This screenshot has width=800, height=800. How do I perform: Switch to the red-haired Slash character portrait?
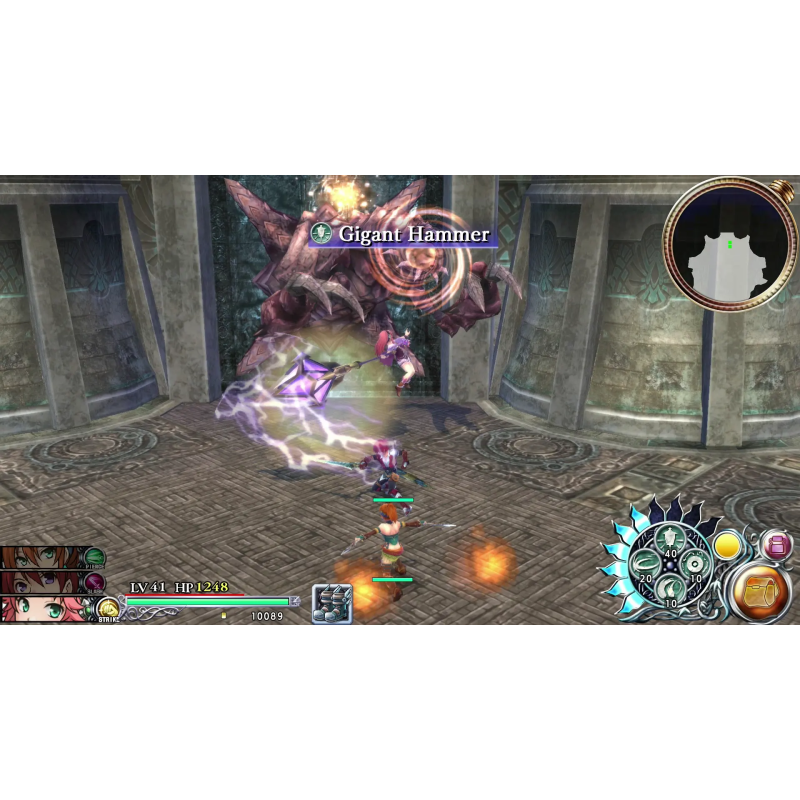[x=40, y=582]
